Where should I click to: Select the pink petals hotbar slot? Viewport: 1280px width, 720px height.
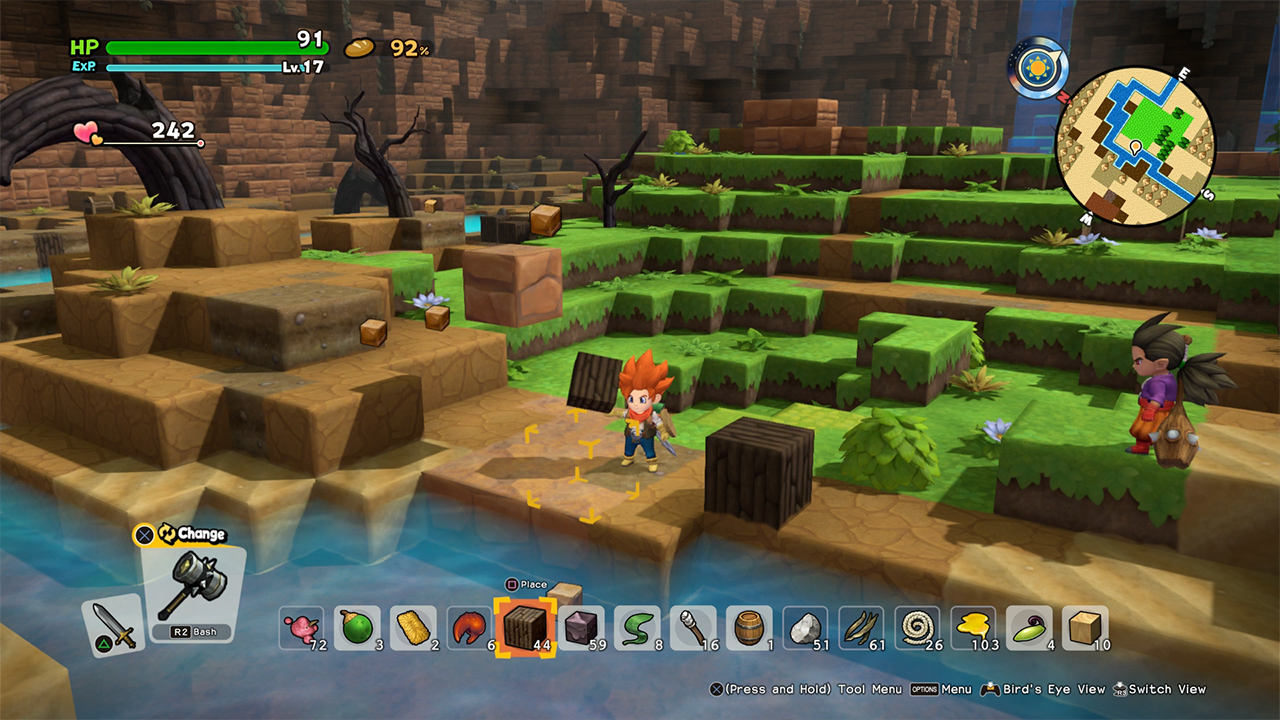tap(301, 628)
